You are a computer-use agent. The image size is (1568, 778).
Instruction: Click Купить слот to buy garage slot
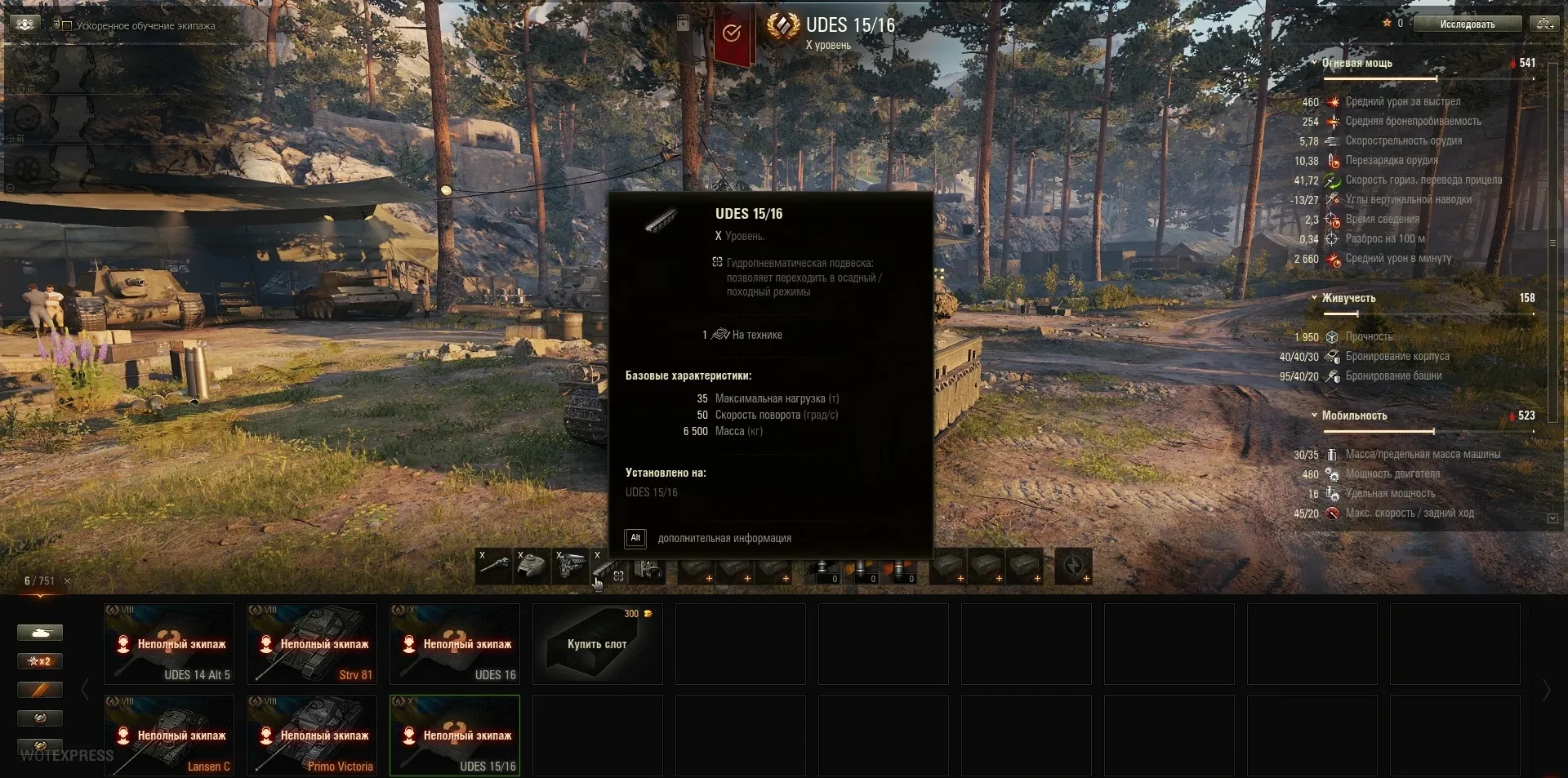pos(597,644)
